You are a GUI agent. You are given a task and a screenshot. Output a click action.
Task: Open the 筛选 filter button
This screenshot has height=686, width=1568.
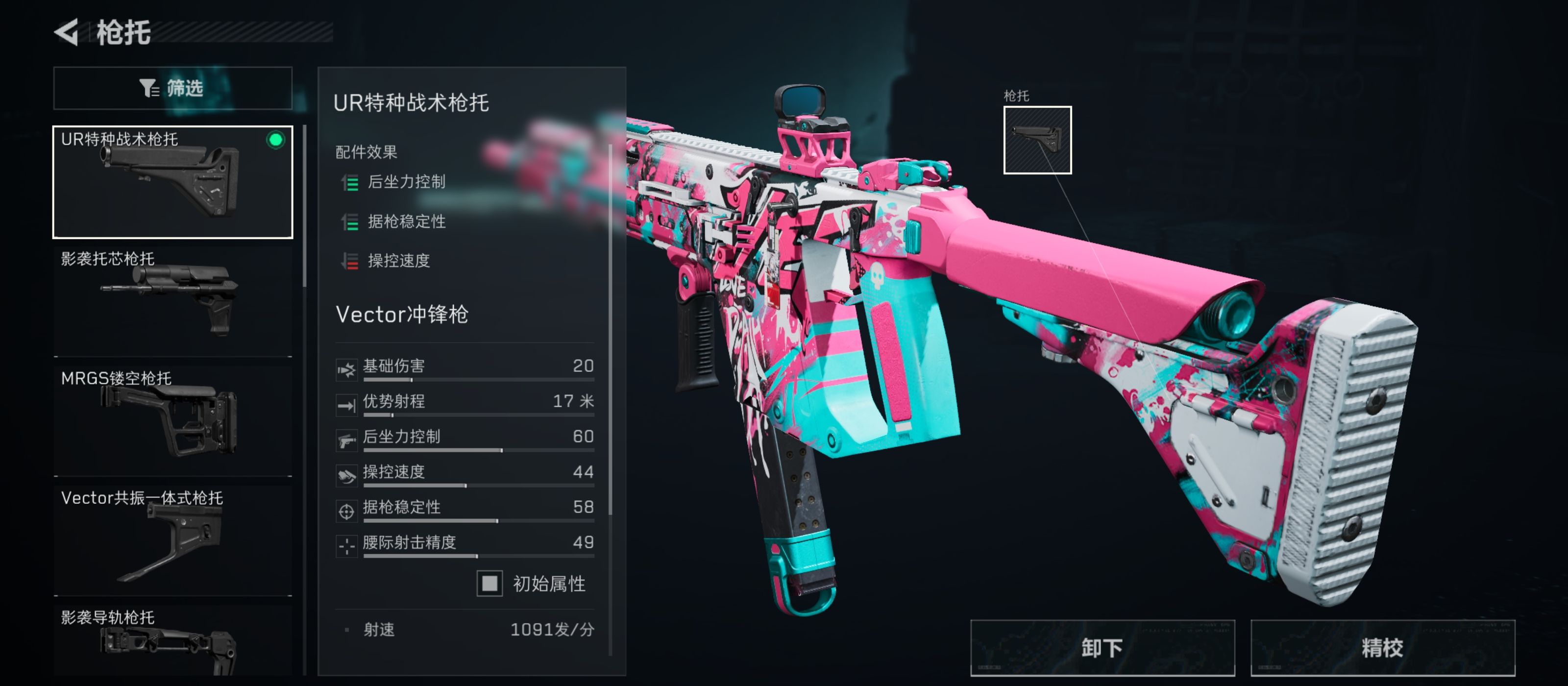coord(173,88)
